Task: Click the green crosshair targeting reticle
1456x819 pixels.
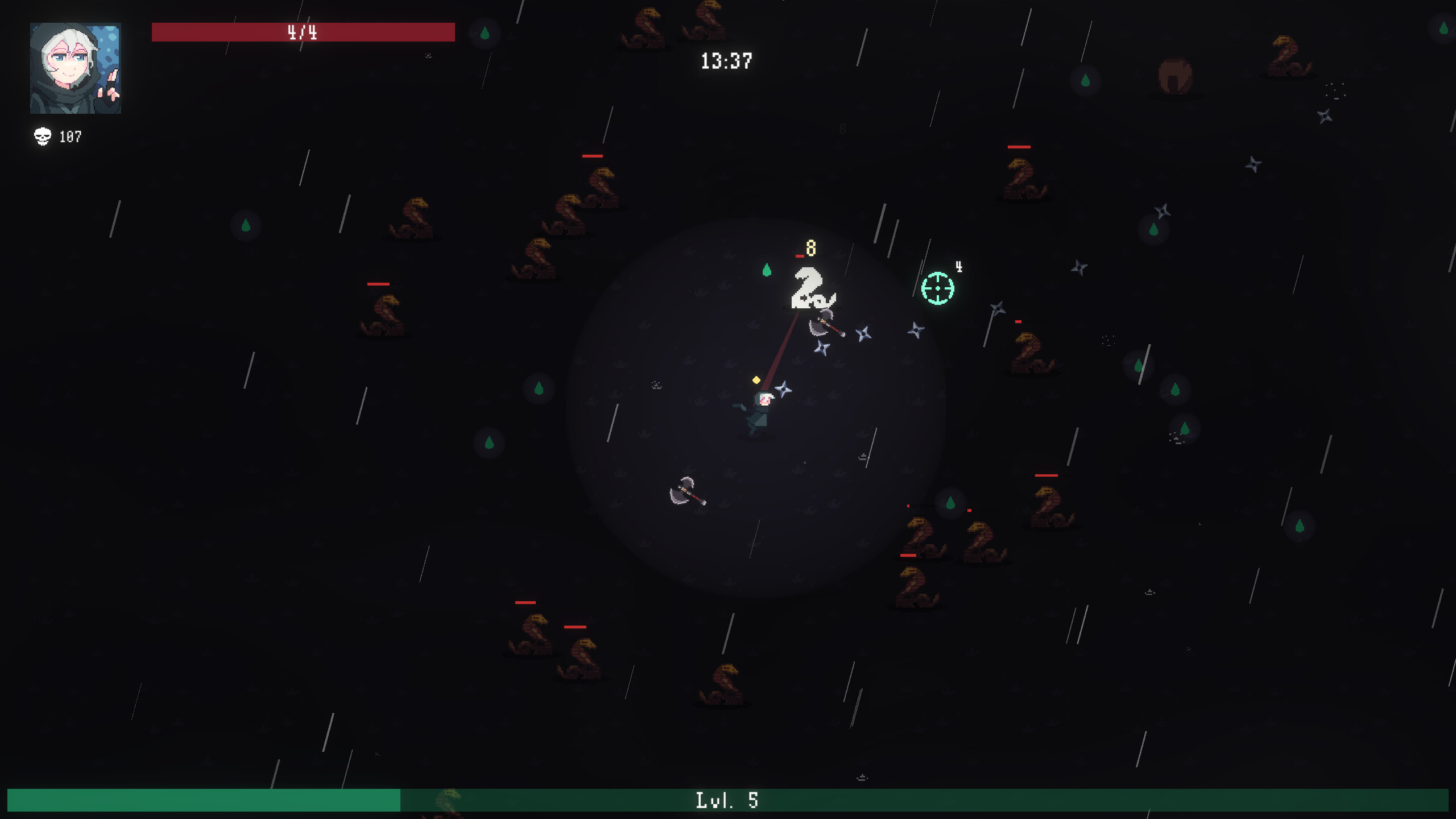Action: (938, 289)
